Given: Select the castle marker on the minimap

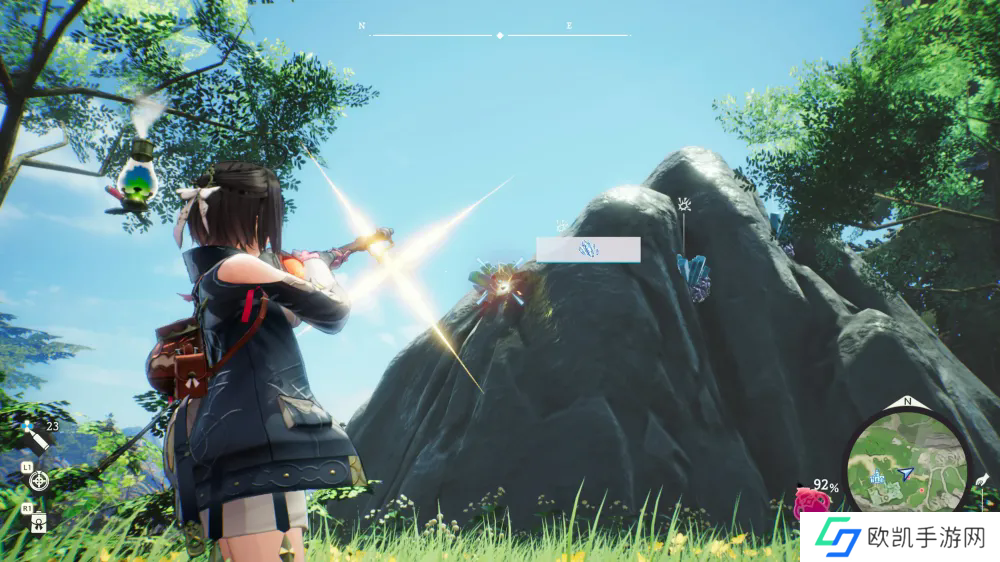Looking at the screenshot, I should (x=877, y=477).
